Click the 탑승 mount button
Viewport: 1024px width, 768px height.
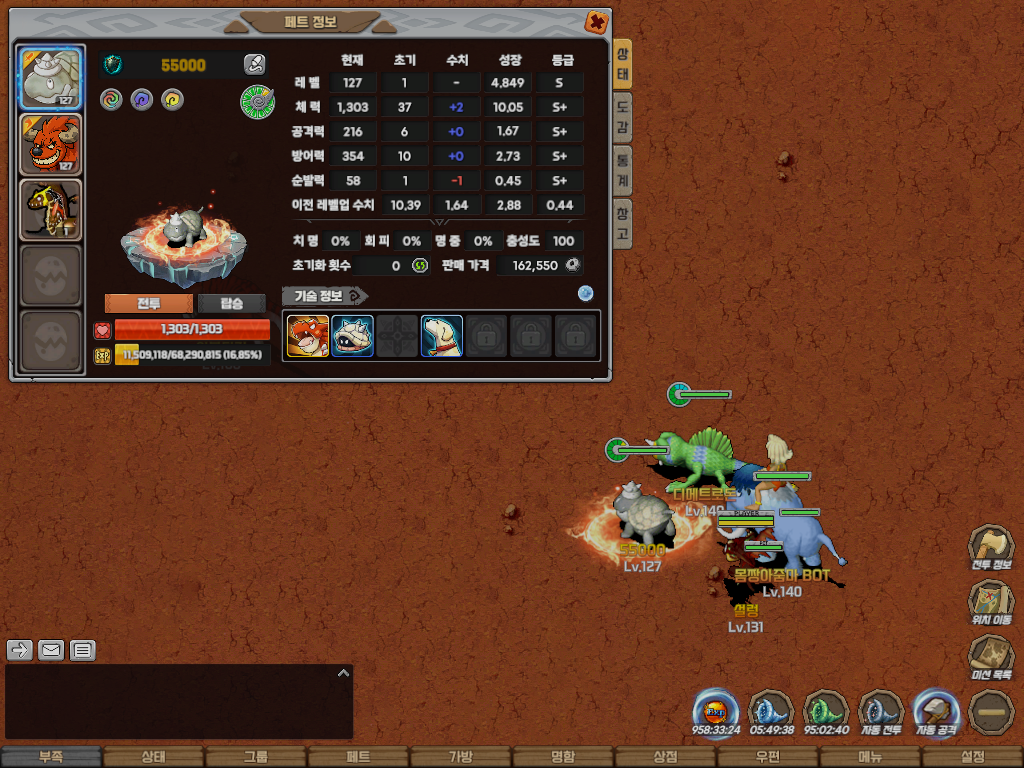(x=231, y=304)
